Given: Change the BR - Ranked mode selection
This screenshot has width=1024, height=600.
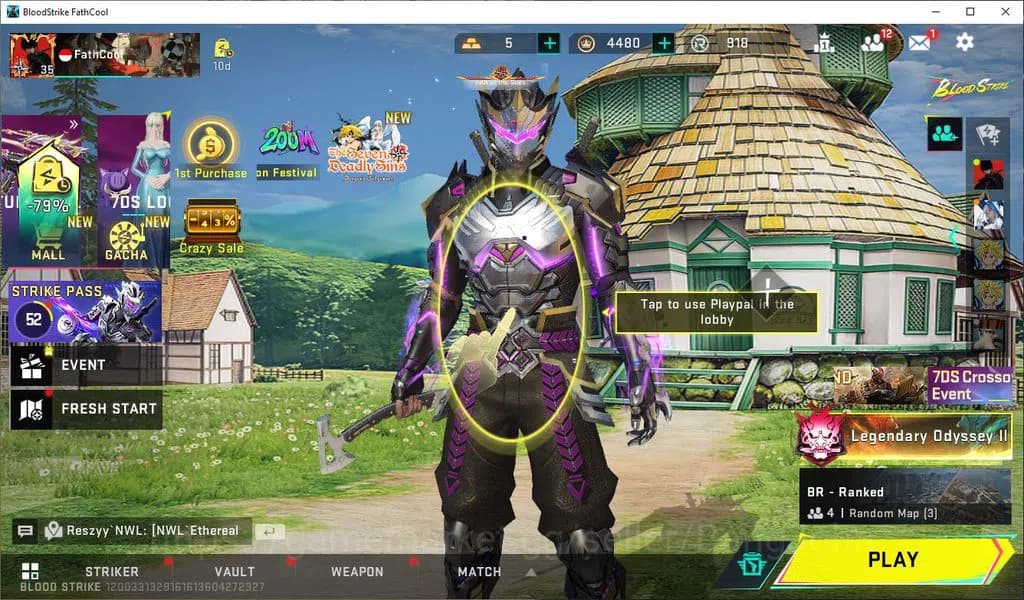Looking at the screenshot, I should pos(905,497).
